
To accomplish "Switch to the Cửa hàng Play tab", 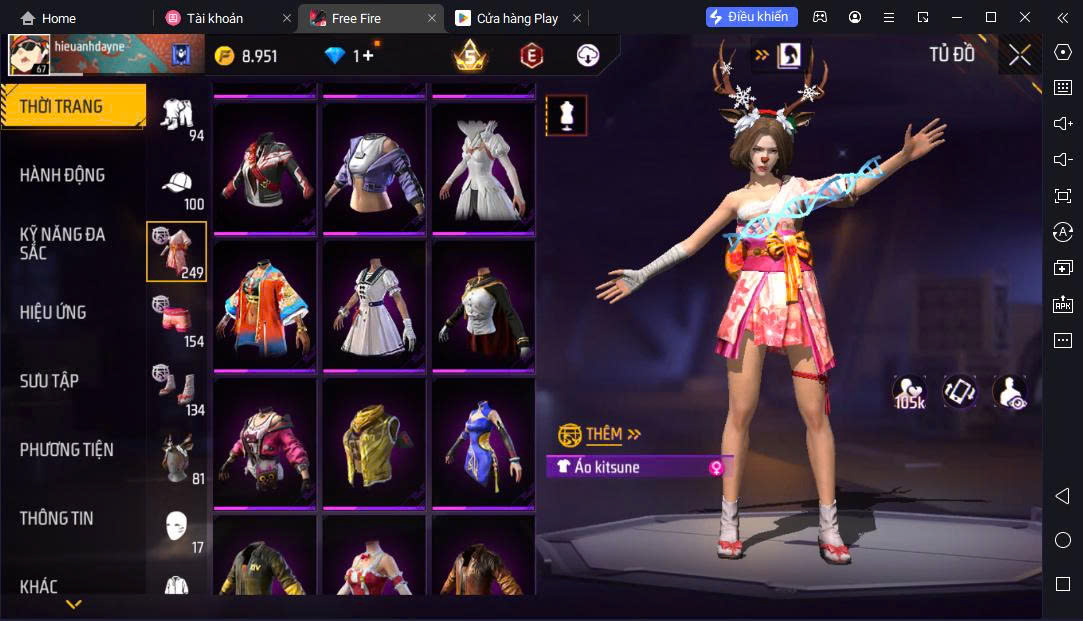I will (x=517, y=18).
